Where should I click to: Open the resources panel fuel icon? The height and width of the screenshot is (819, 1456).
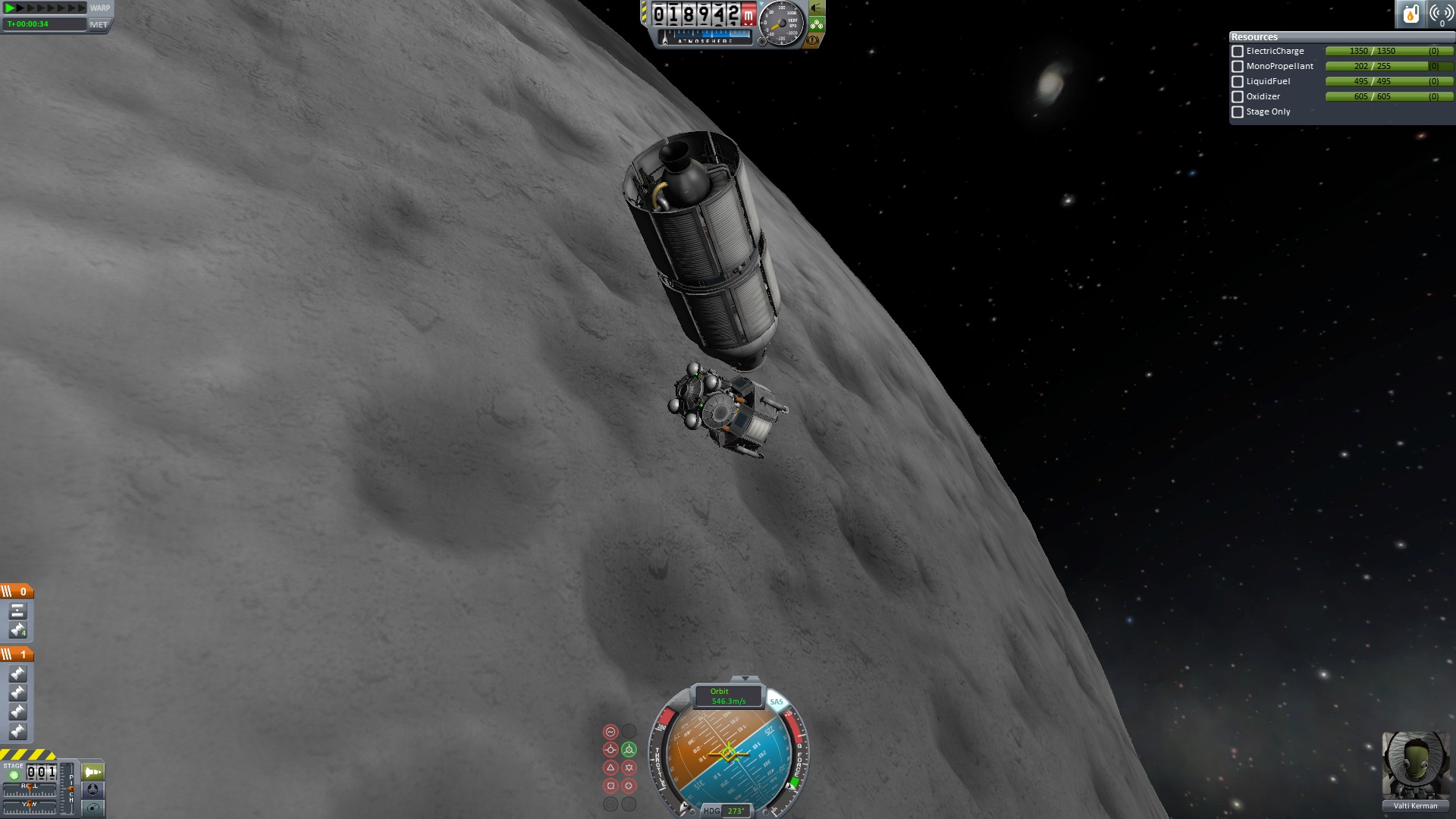pyautogui.click(x=1410, y=14)
